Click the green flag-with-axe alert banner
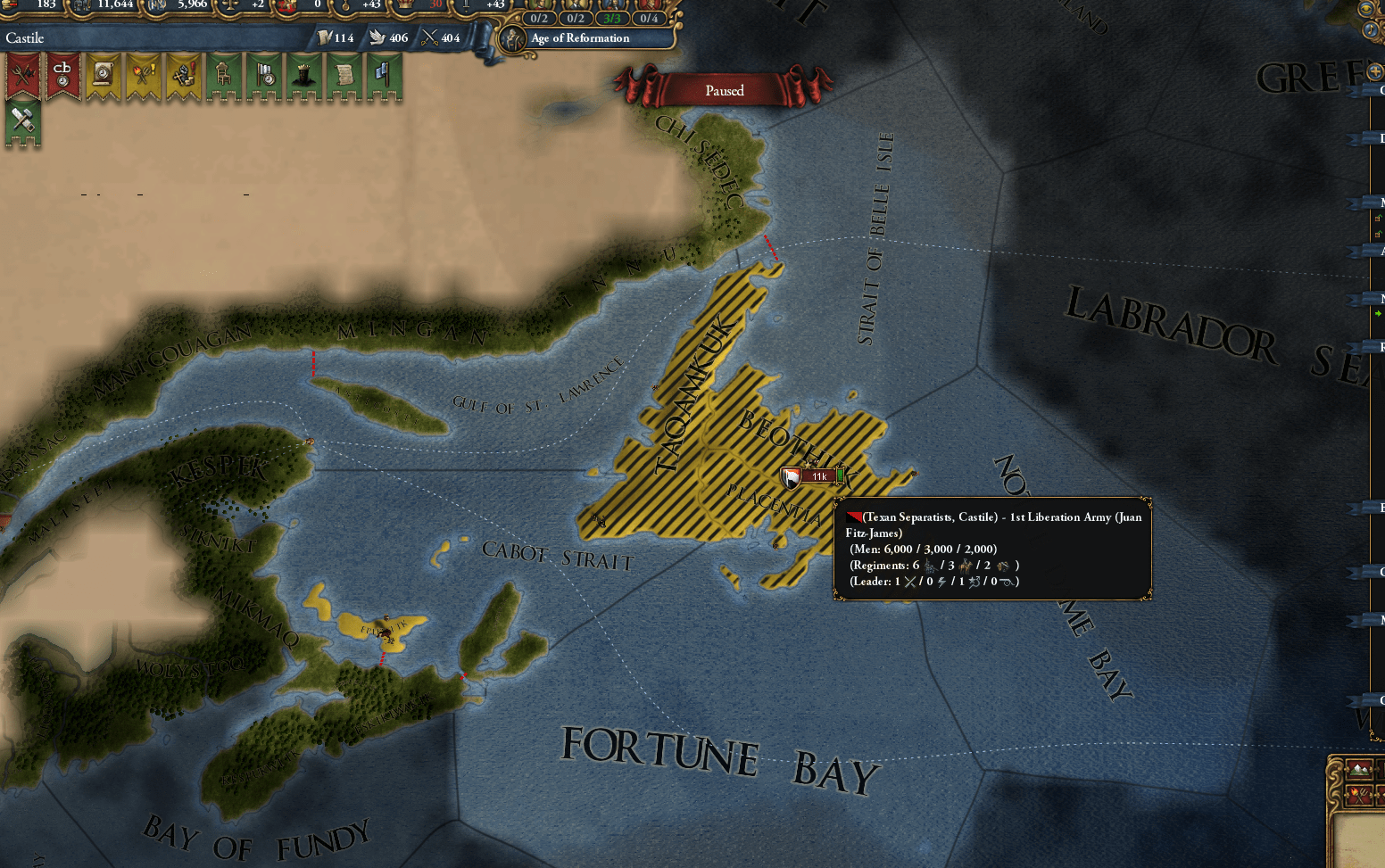 [x=384, y=76]
